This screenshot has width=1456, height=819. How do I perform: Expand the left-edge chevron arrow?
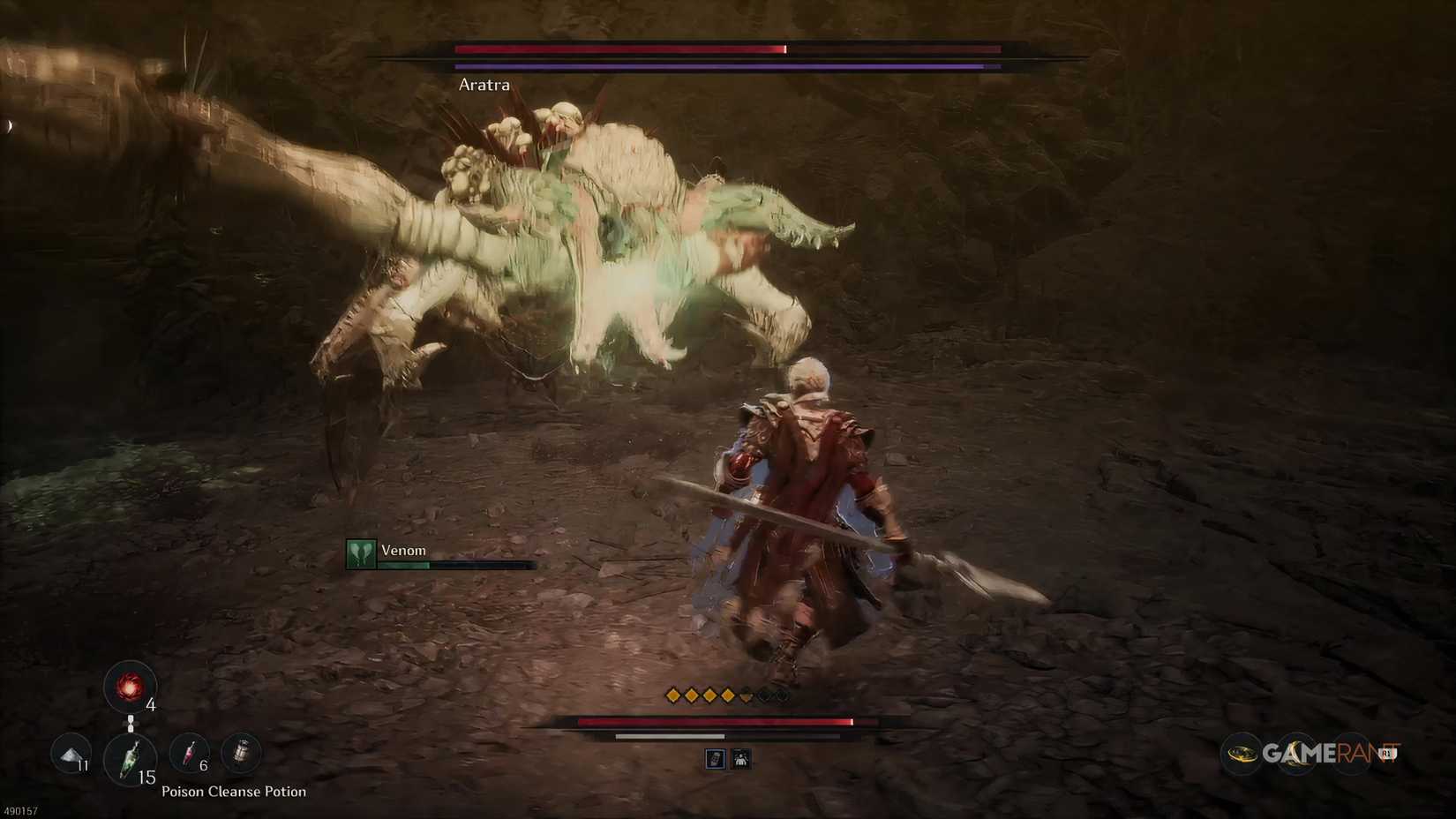tap(9, 124)
